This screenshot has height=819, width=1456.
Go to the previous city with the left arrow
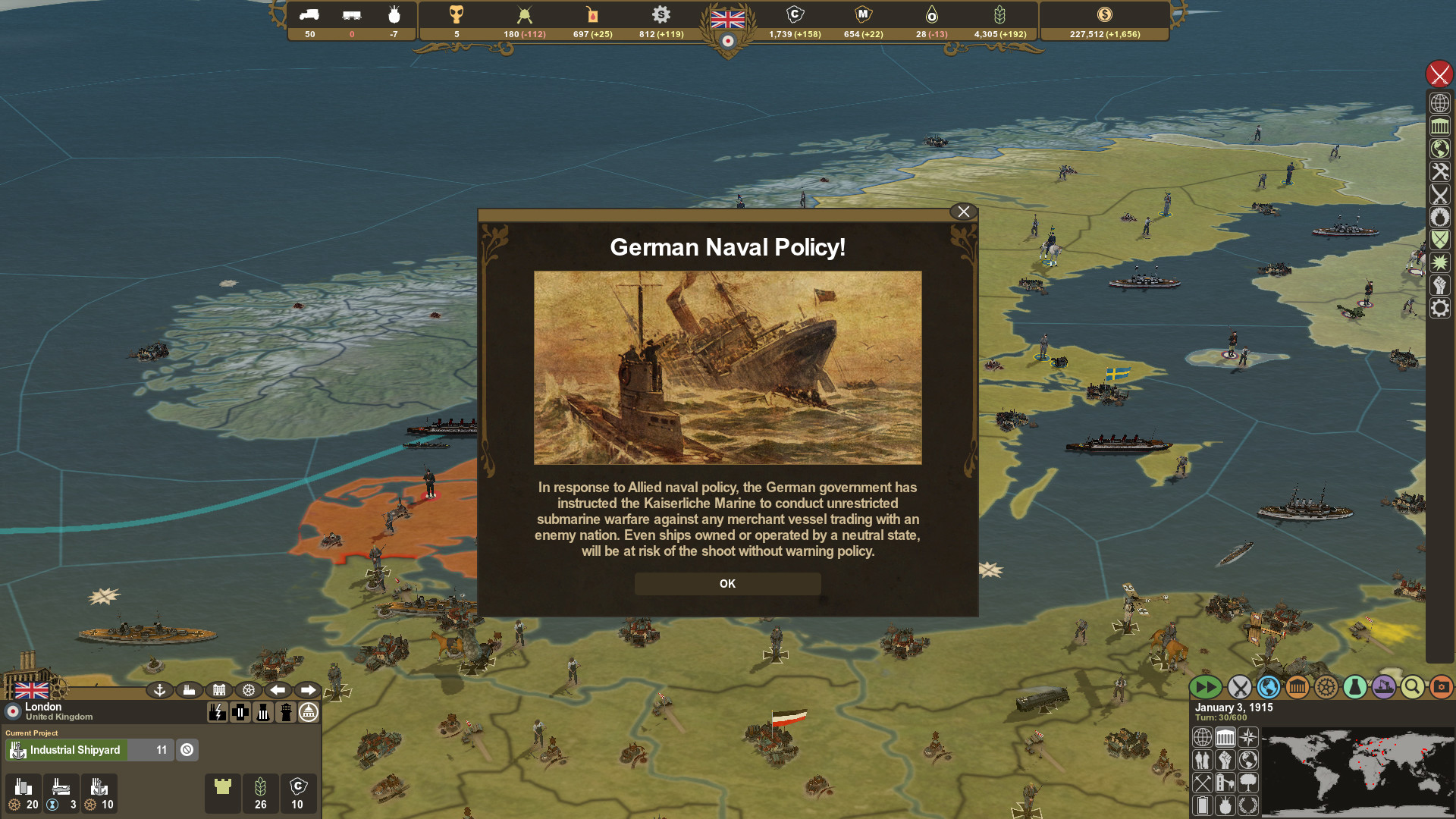point(278,690)
